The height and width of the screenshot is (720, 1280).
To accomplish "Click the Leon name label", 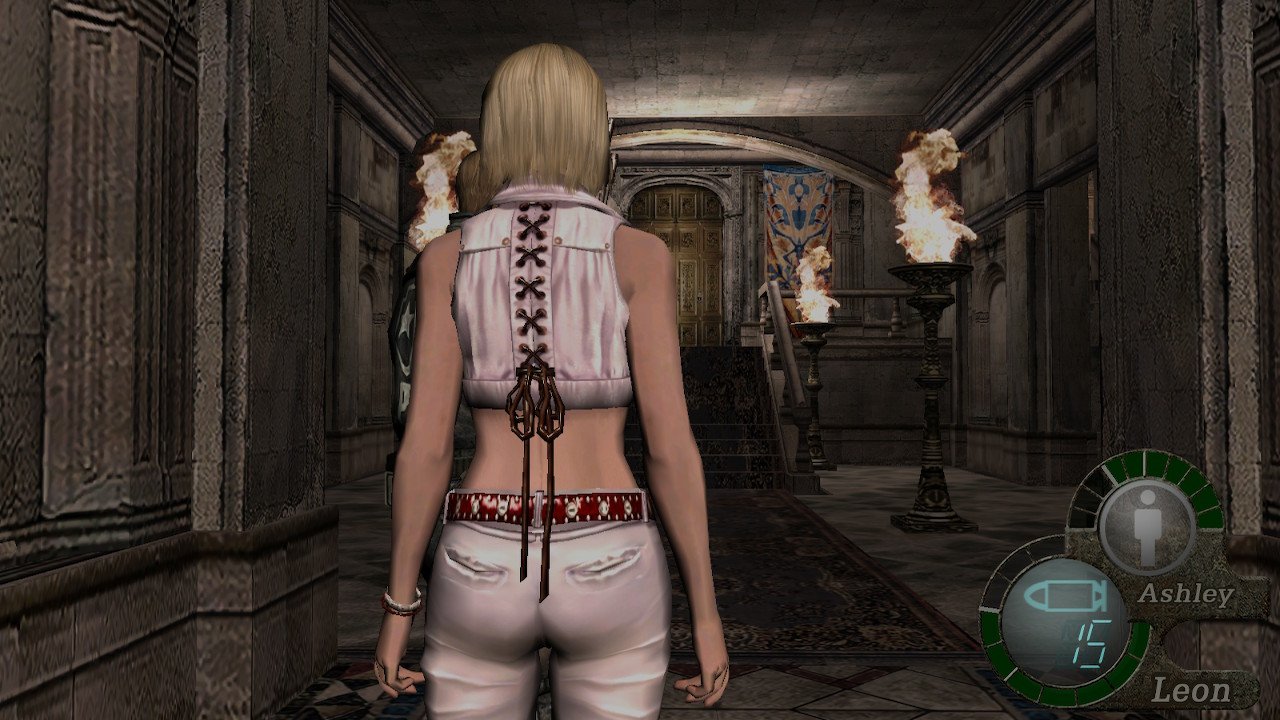I will coord(1192,688).
